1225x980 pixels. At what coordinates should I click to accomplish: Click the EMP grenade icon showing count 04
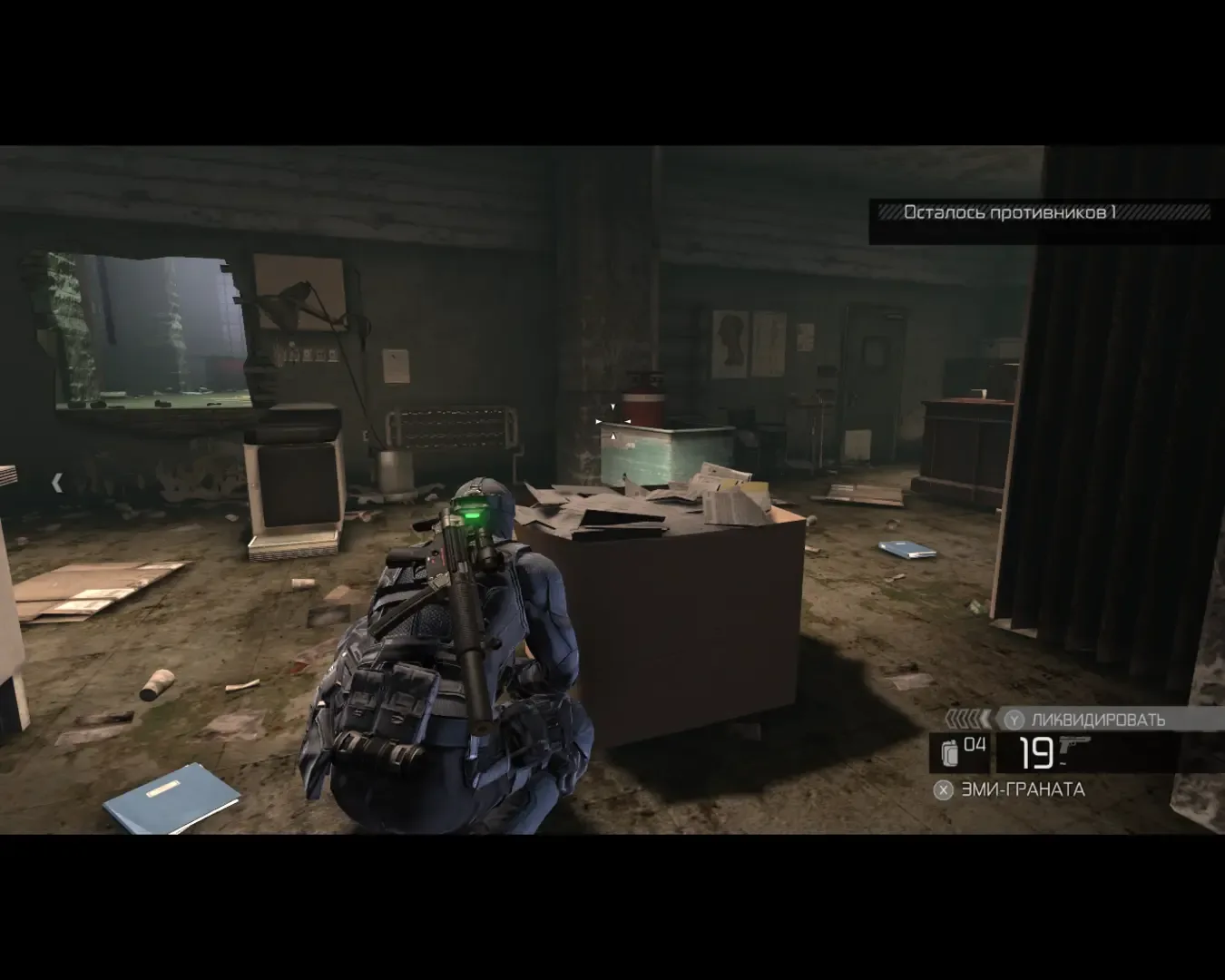[x=948, y=751]
